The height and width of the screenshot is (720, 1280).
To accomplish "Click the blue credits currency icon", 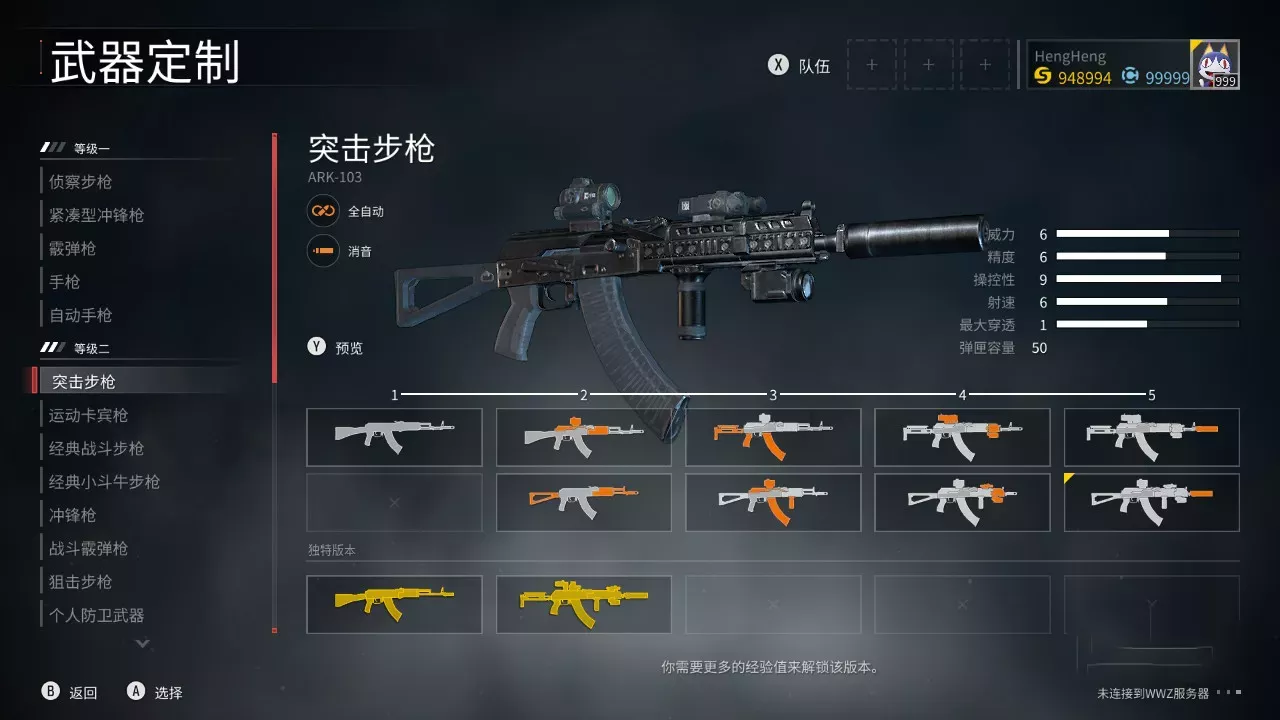I will 1131,77.
